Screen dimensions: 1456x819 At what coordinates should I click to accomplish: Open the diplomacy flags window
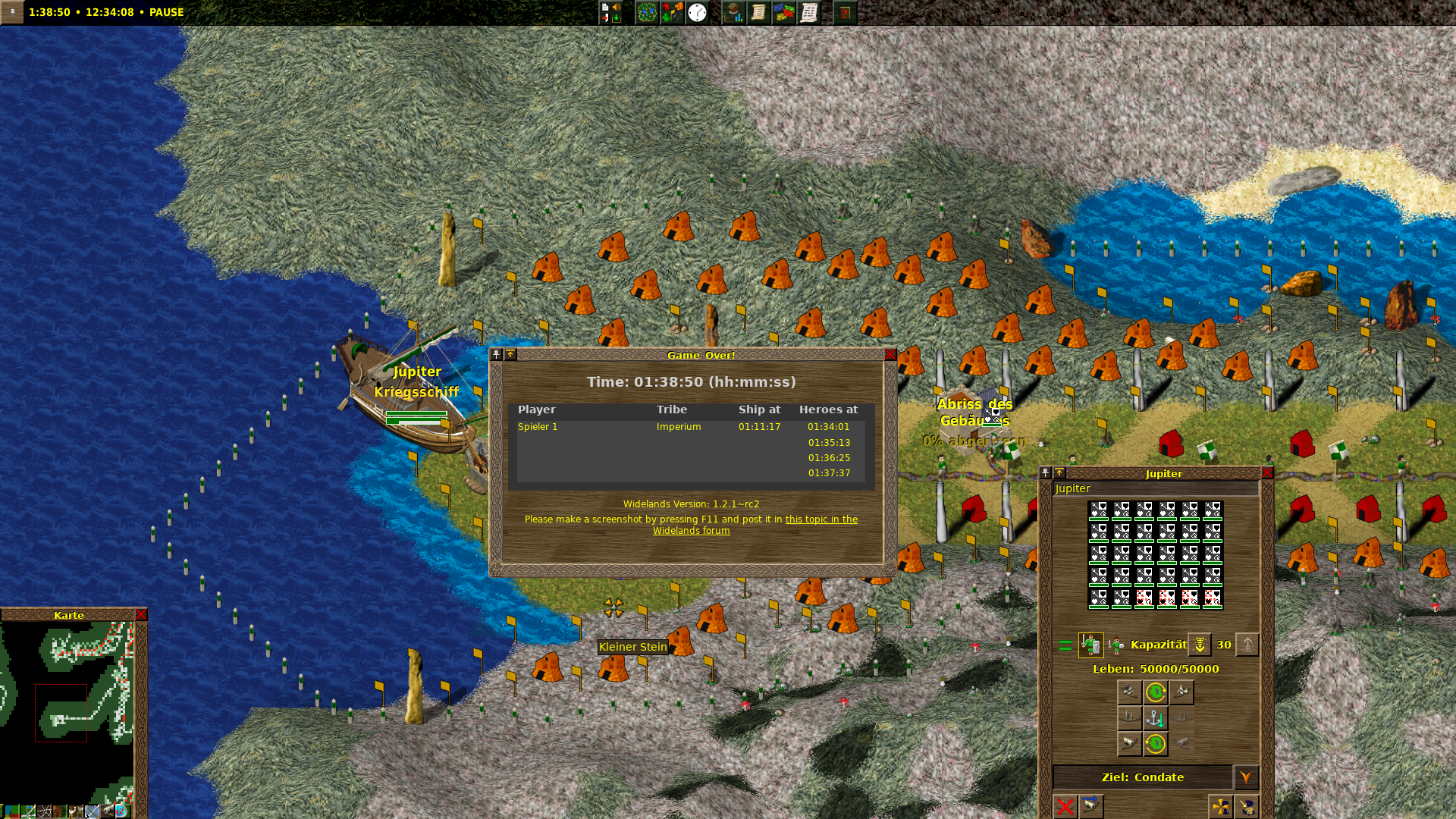pyautogui.click(x=783, y=12)
